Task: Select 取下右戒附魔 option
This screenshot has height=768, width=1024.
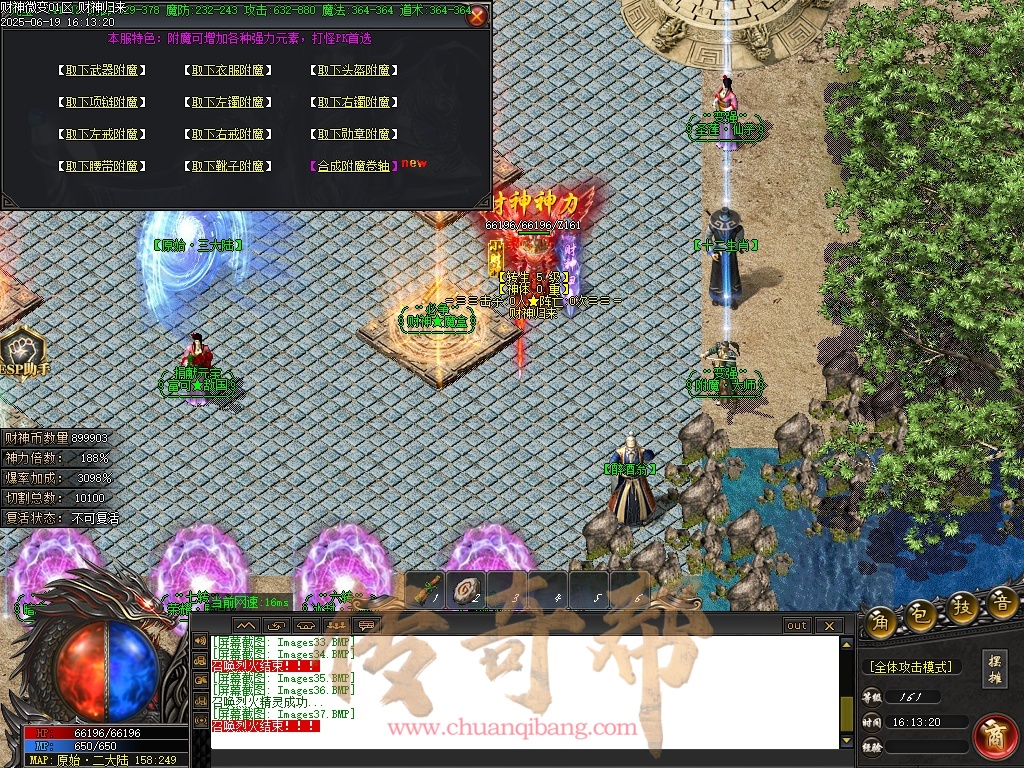Action: 228,134
